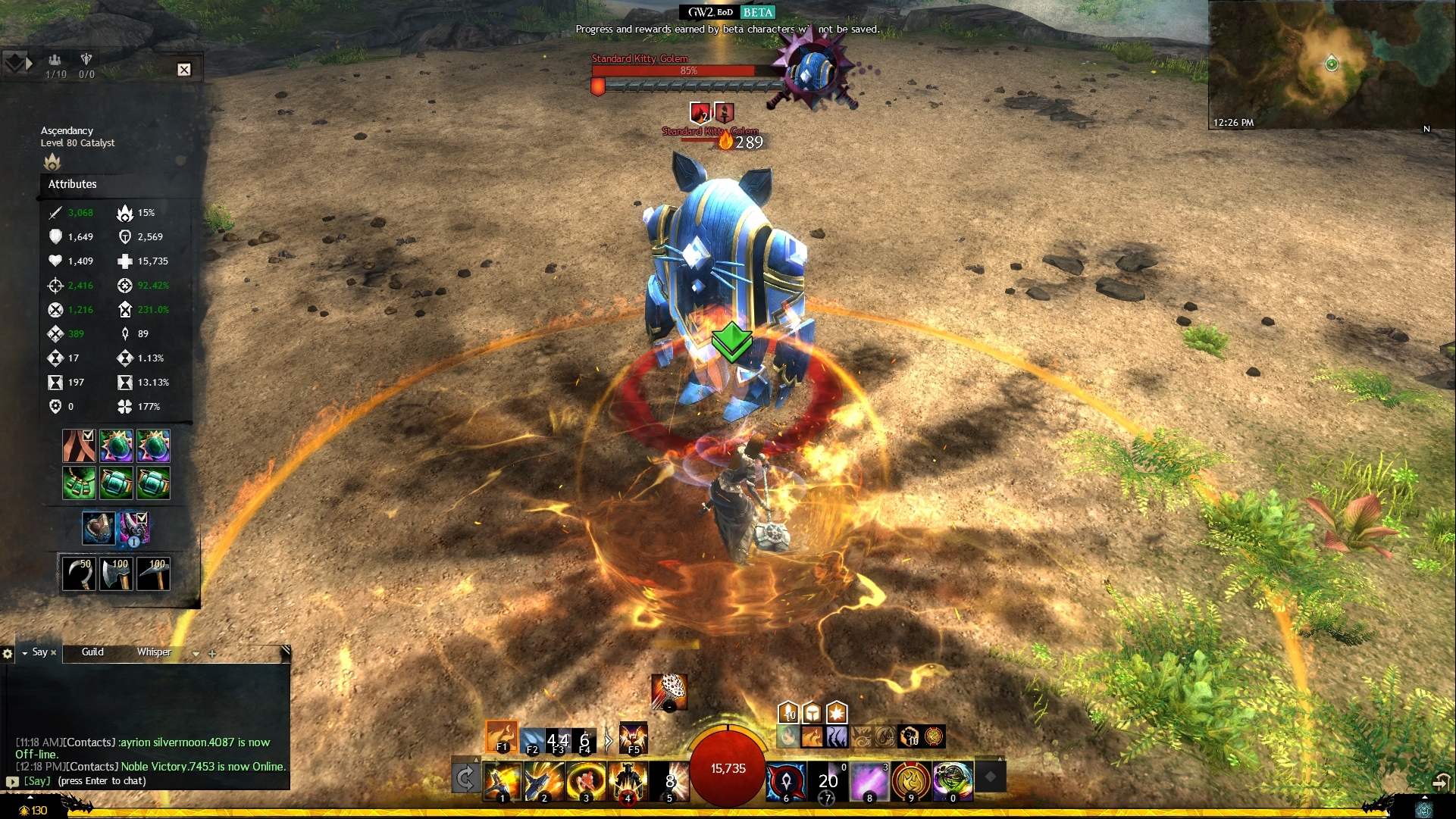Trigger the F5 winged sphere skill
The height and width of the screenshot is (819, 1456).
pyautogui.click(x=633, y=738)
